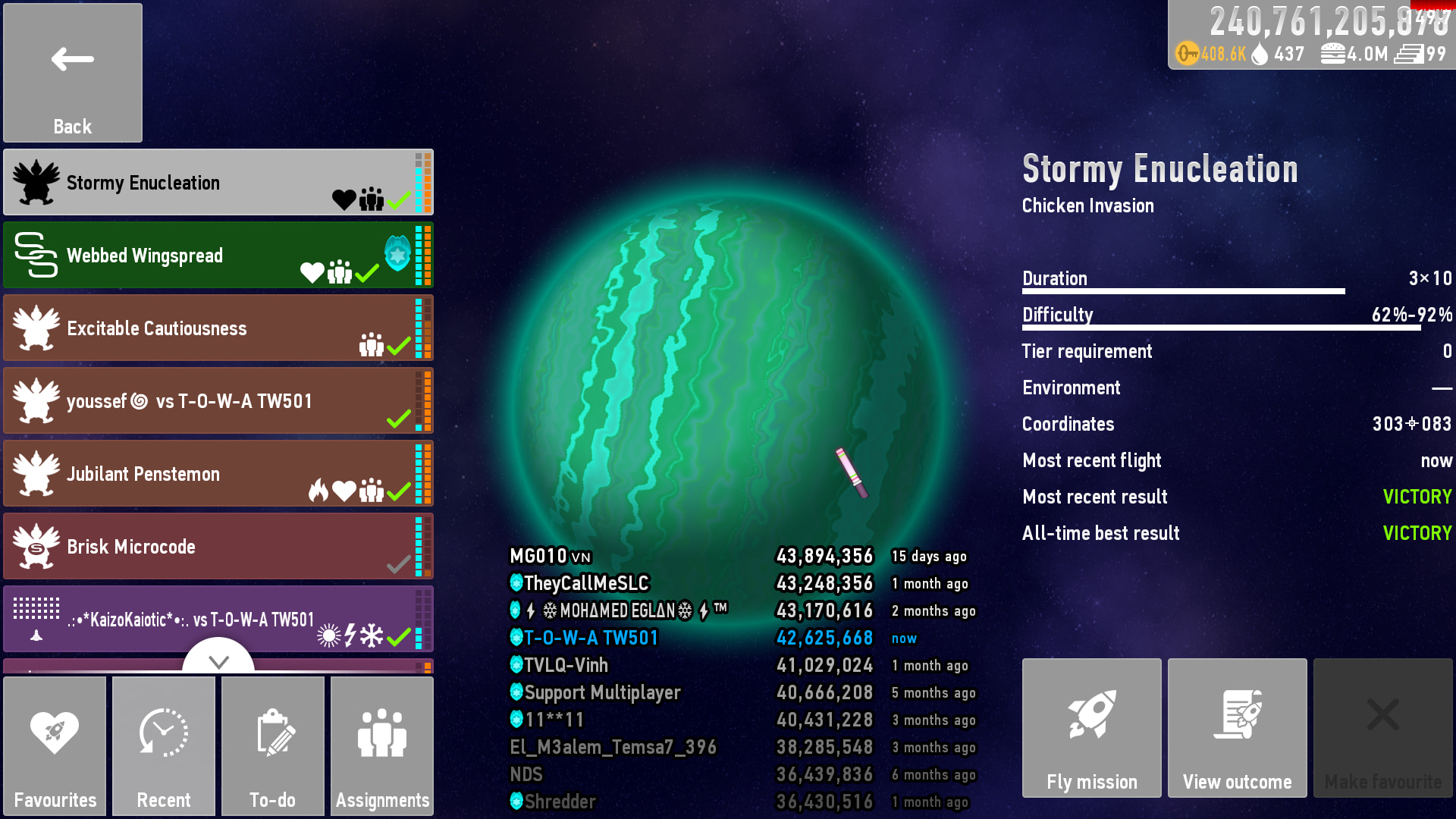1456x819 pixels.
Task: Click the View outcome button
Action: click(x=1238, y=728)
